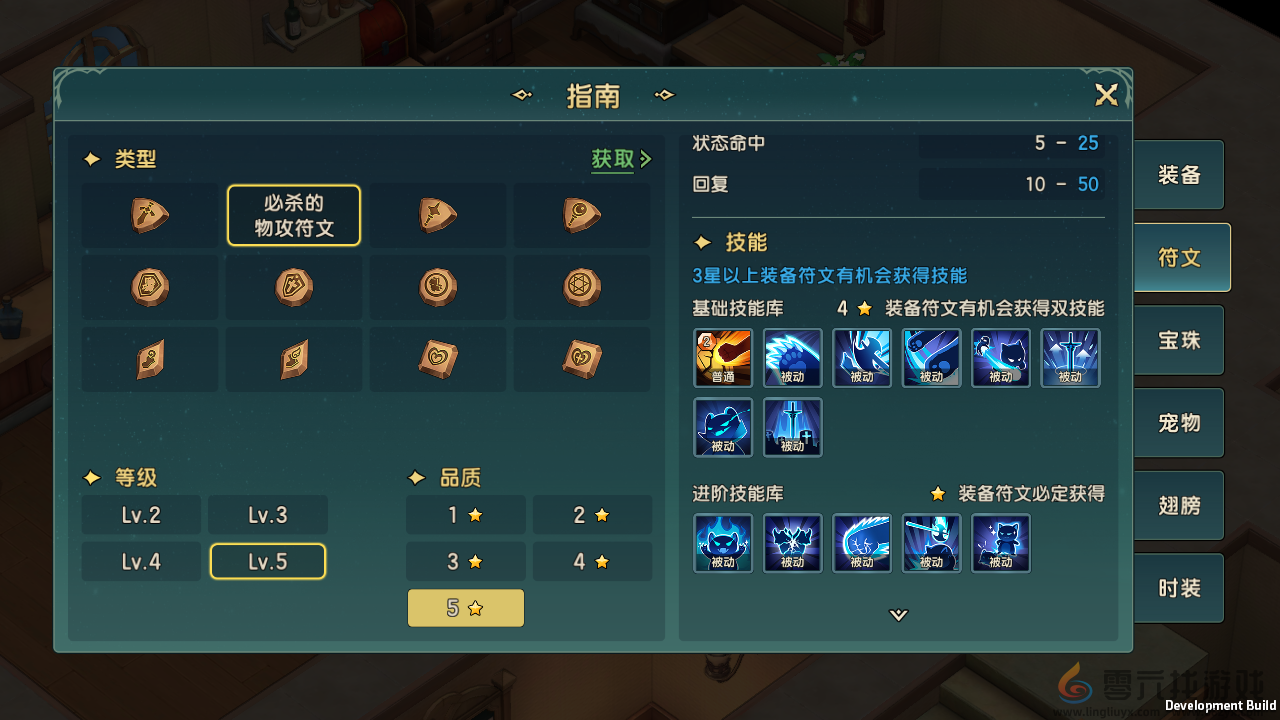Switch to the 装备 tab
This screenshot has height=720, width=1280.
1178,174
